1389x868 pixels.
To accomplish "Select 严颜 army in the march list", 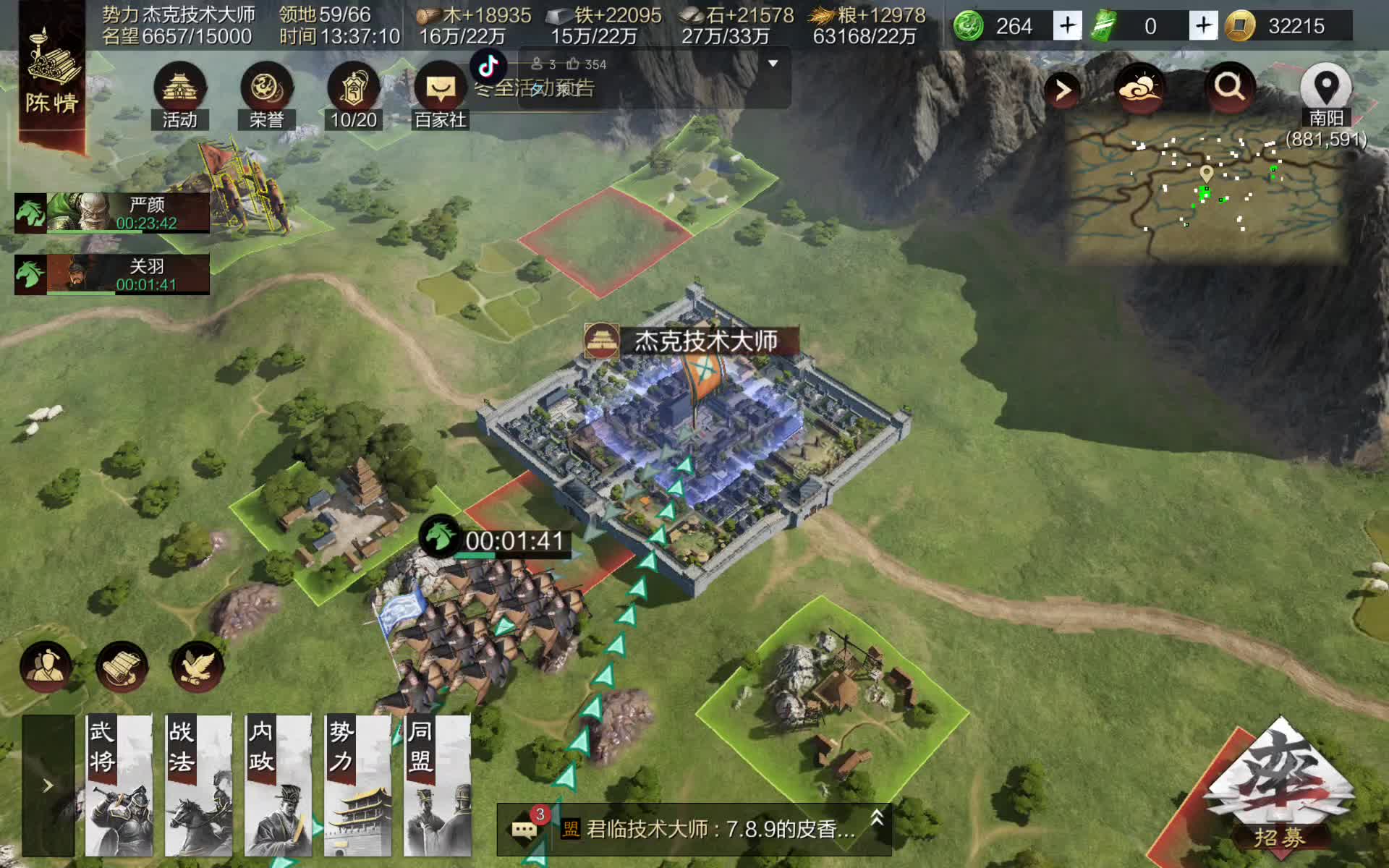I will pos(112,213).
